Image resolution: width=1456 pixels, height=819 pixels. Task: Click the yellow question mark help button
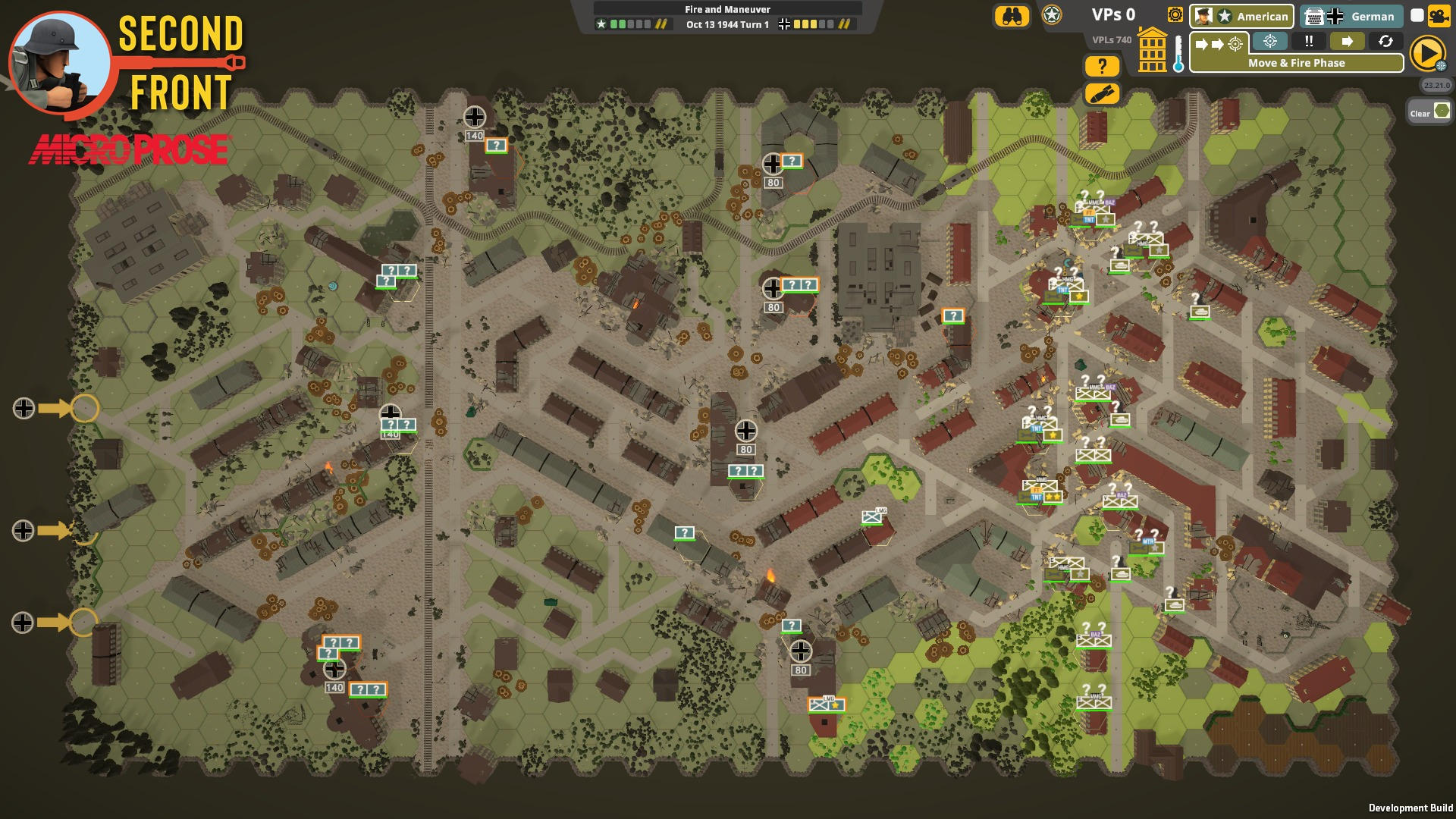pyautogui.click(x=1103, y=67)
